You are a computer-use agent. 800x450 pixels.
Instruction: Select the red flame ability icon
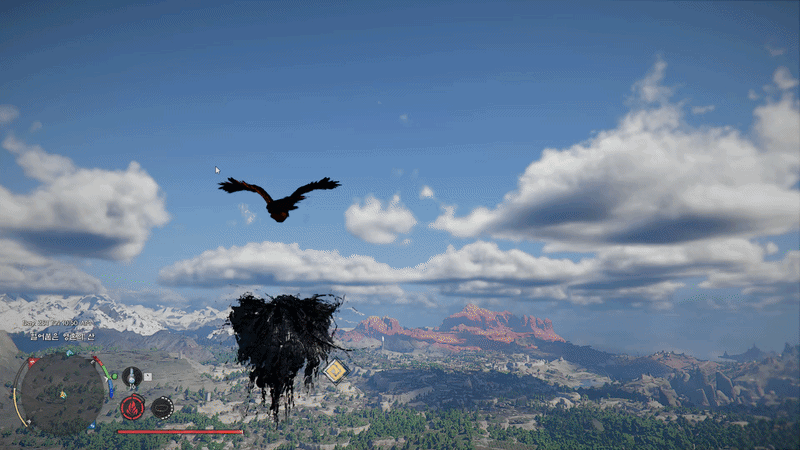pos(132,407)
